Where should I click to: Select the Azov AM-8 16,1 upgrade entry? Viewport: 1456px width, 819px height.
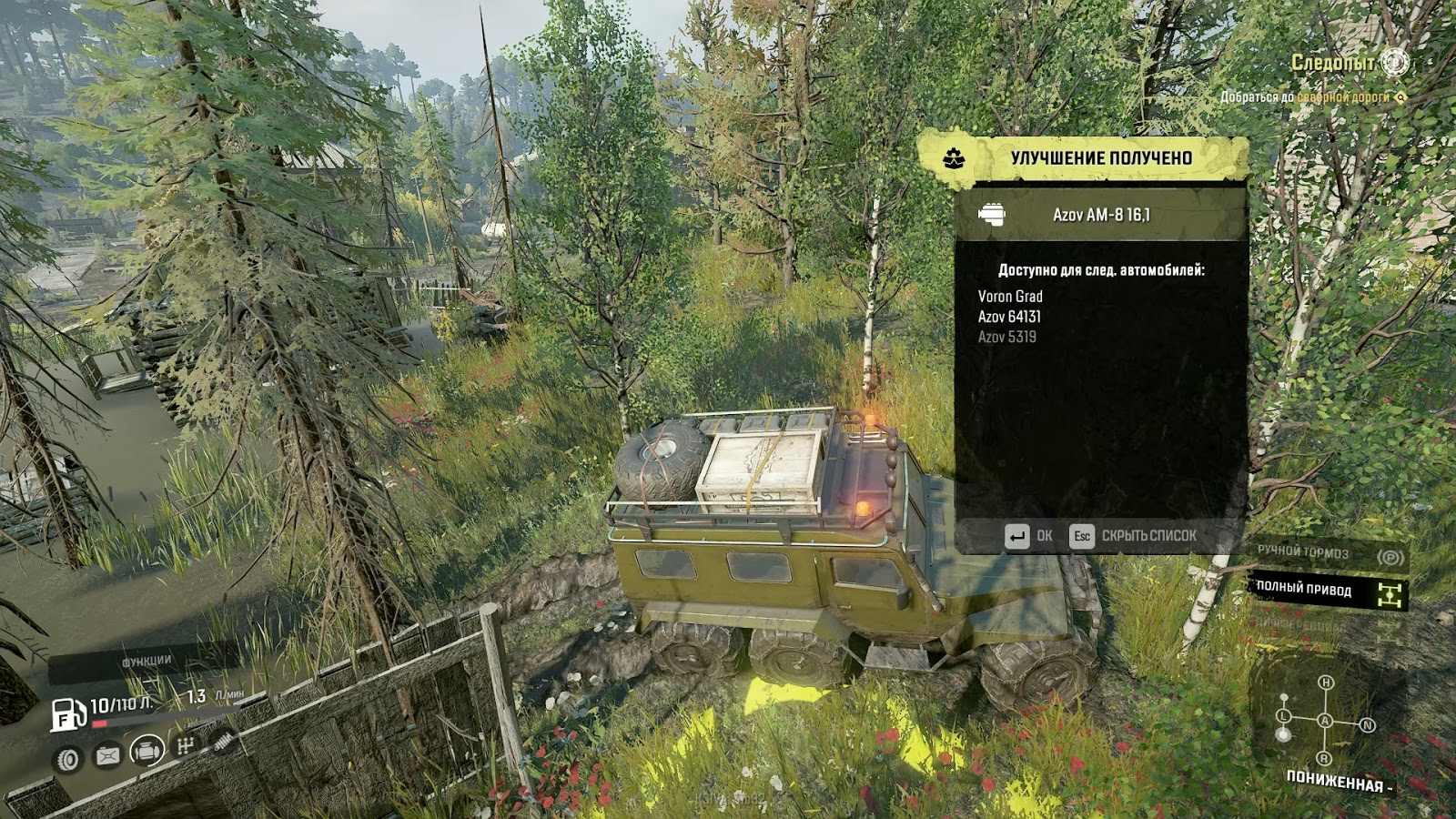1101,215
